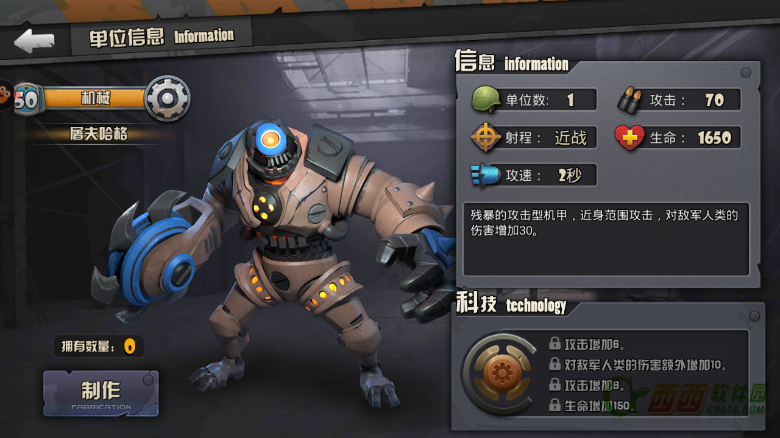Viewport: 780px width, 438px height.
Task: Go back with the arrow button
Action: point(34,41)
